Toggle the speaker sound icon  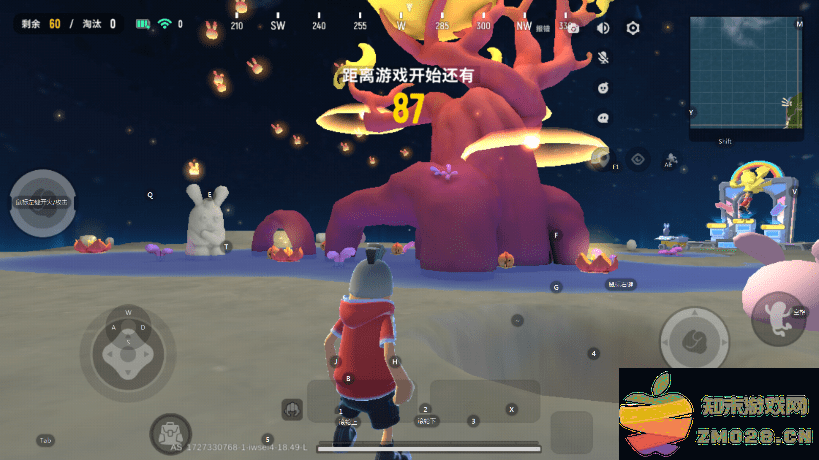(x=603, y=28)
